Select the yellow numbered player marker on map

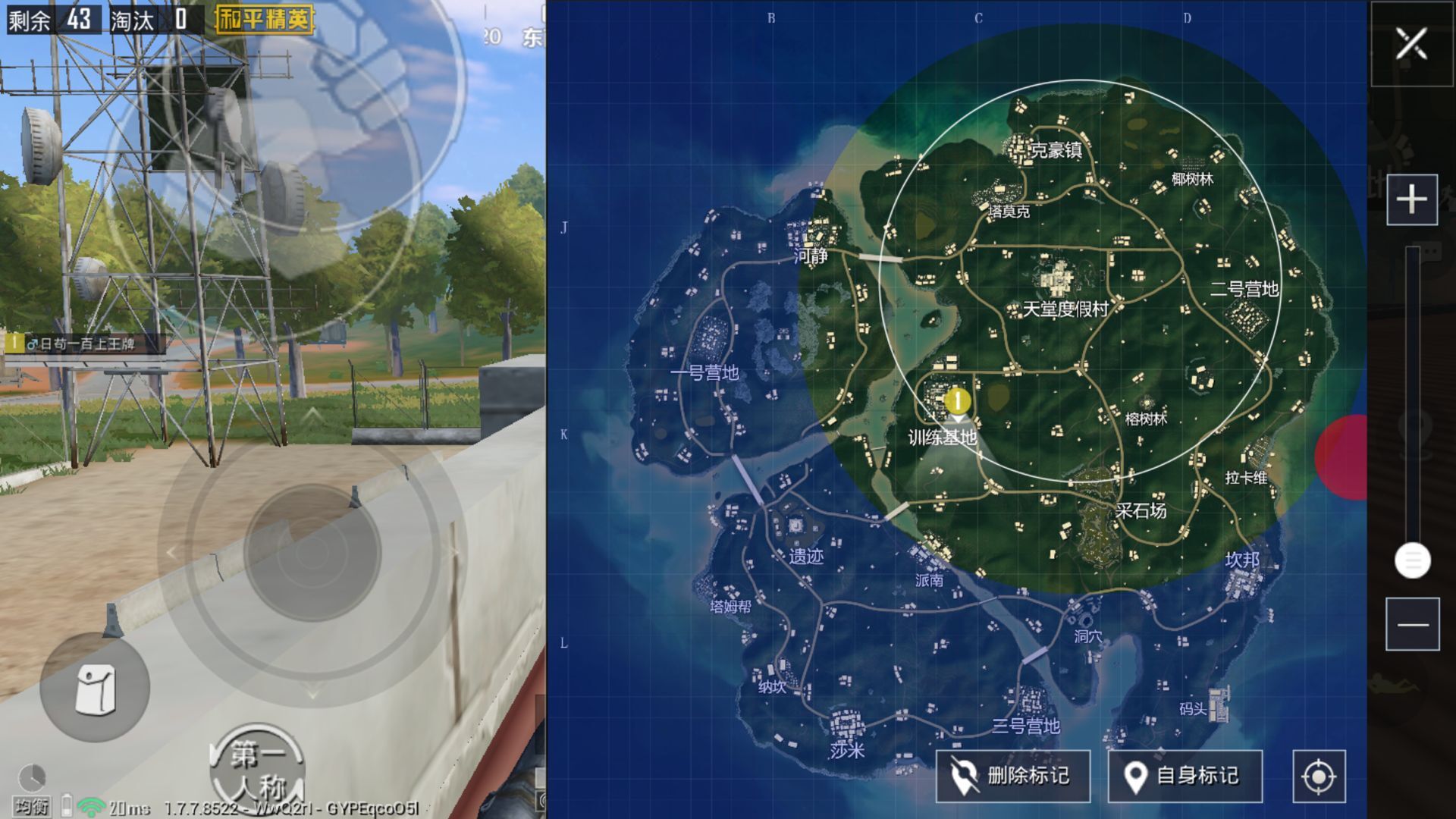pos(959,400)
